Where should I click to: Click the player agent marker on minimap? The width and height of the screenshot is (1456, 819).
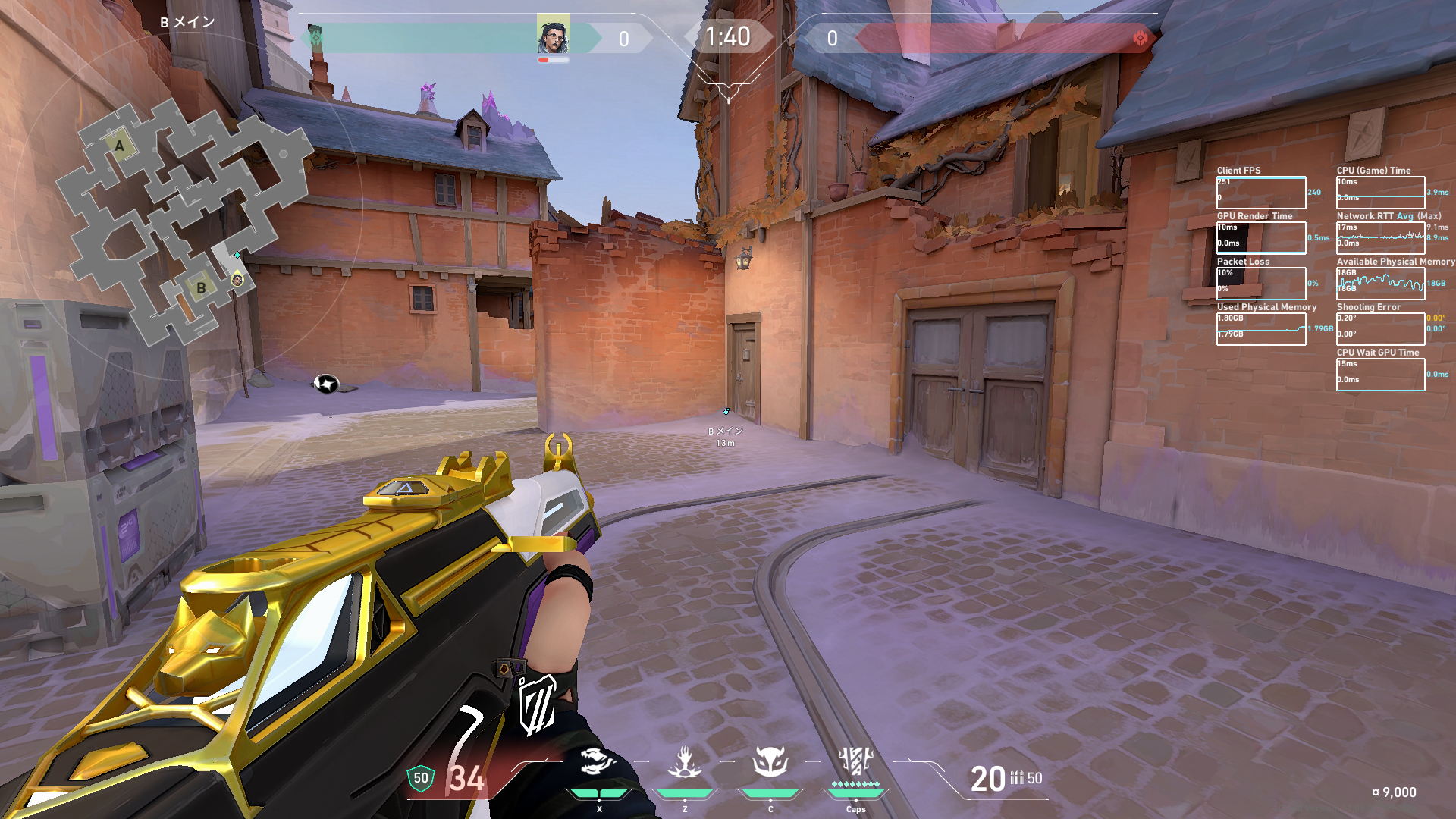pyautogui.click(x=237, y=281)
